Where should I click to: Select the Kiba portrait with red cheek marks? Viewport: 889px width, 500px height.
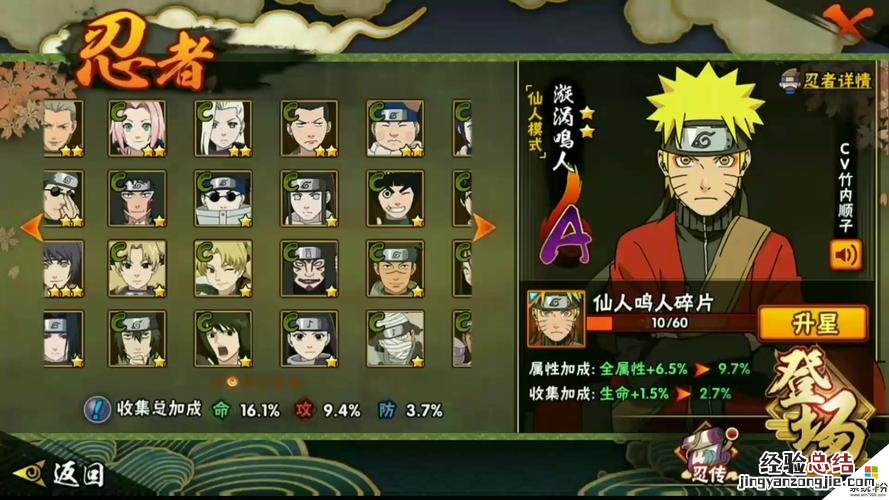click(137, 198)
